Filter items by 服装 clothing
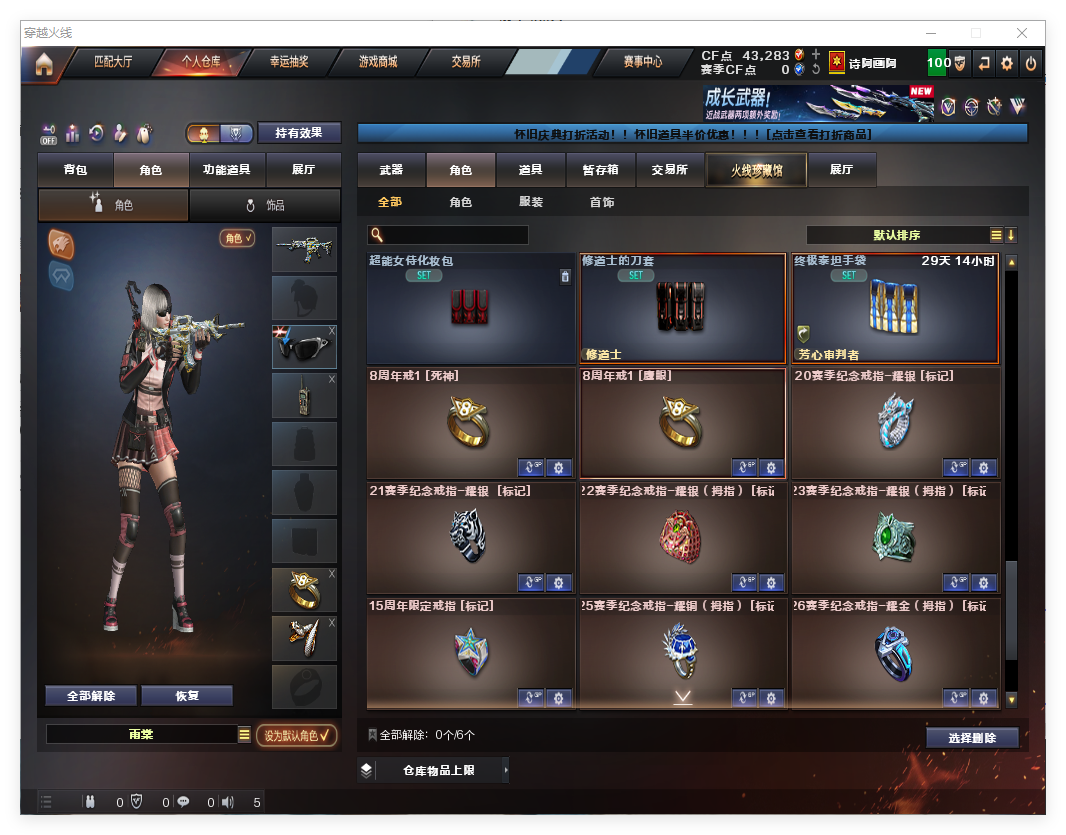The width and height of the screenshot is (1066, 835). pos(531,202)
